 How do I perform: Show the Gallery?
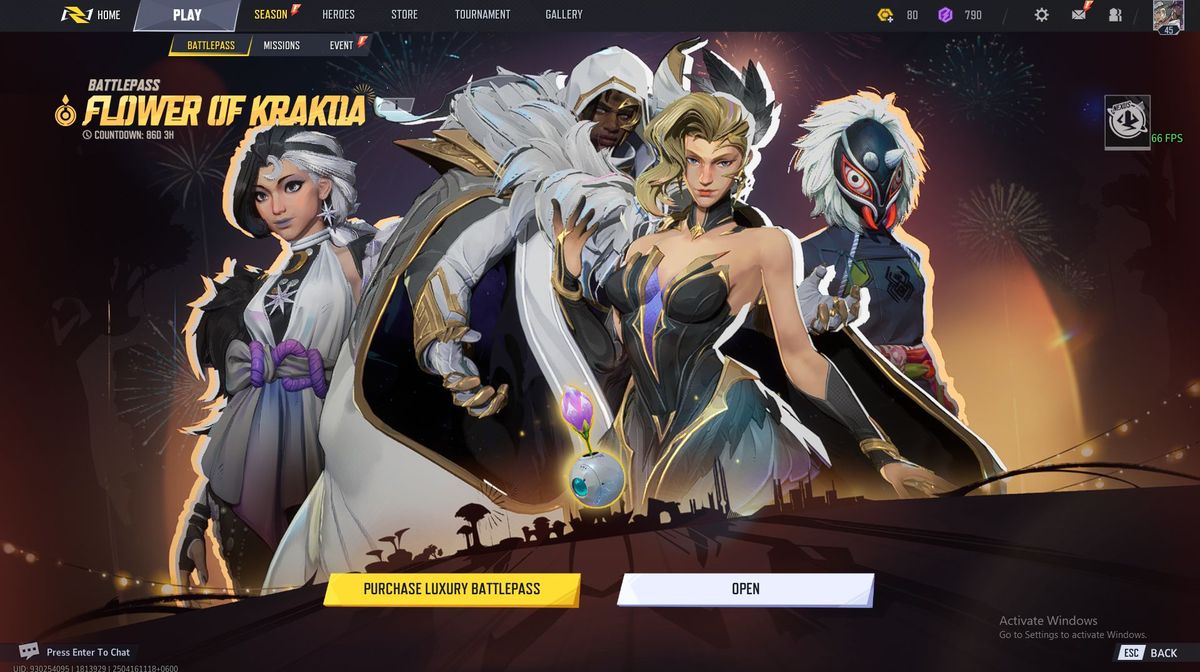pyautogui.click(x=564, y=15)
